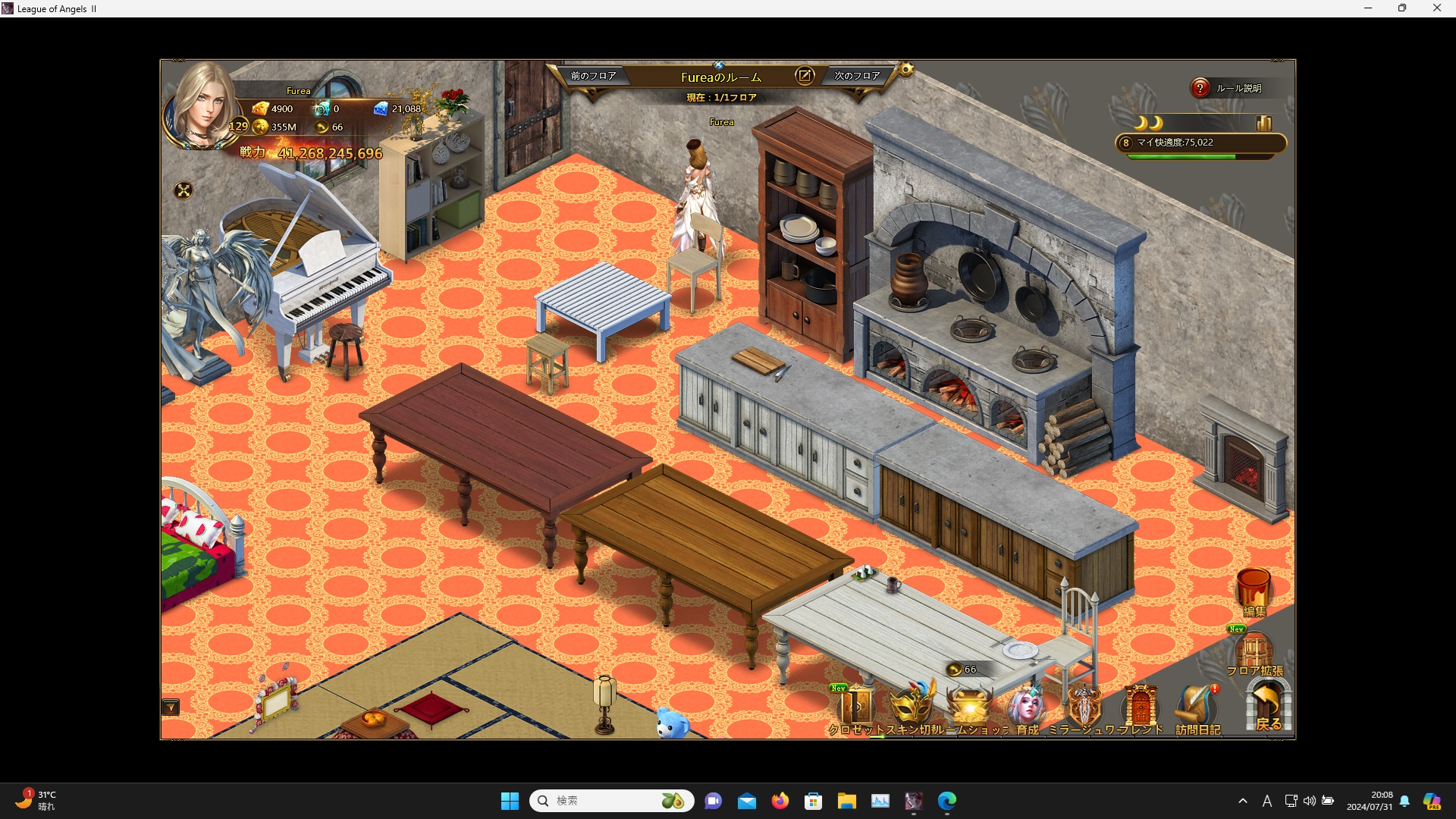Click the return (戻る) door button
Screen dimensions: 1456x819
(1268, 707)
